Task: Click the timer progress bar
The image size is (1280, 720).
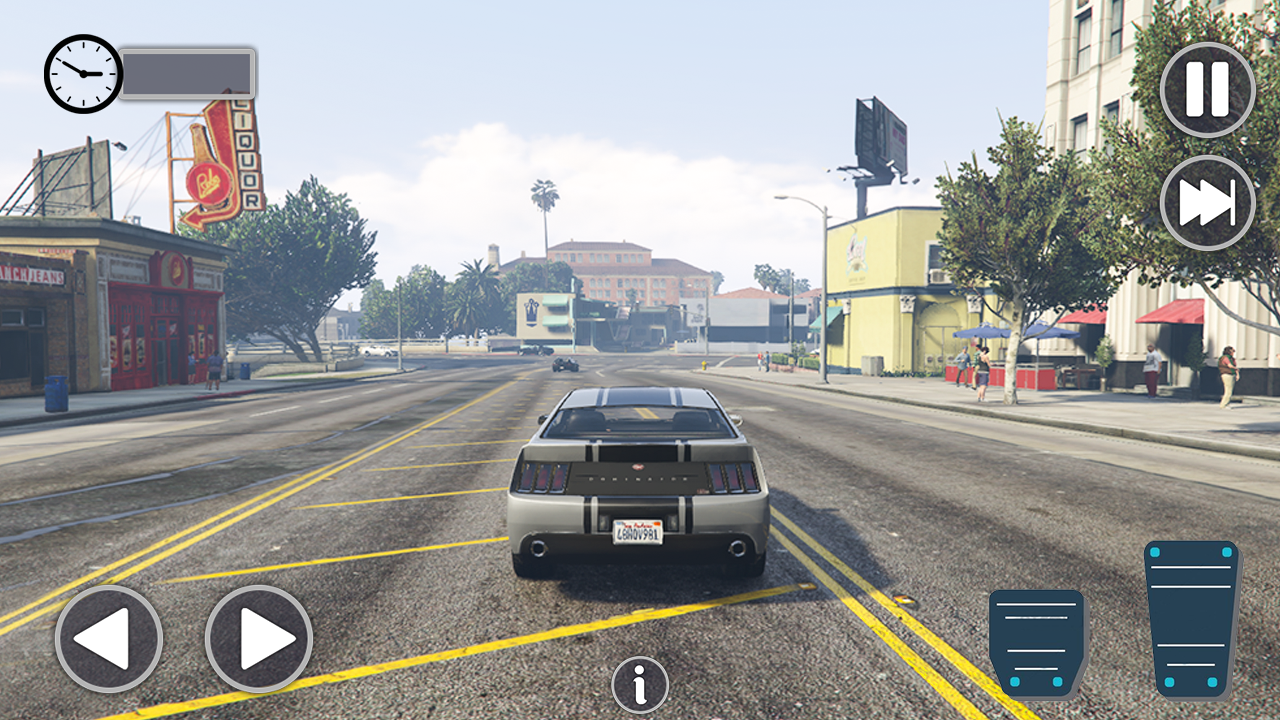Action: pos(188,75)
